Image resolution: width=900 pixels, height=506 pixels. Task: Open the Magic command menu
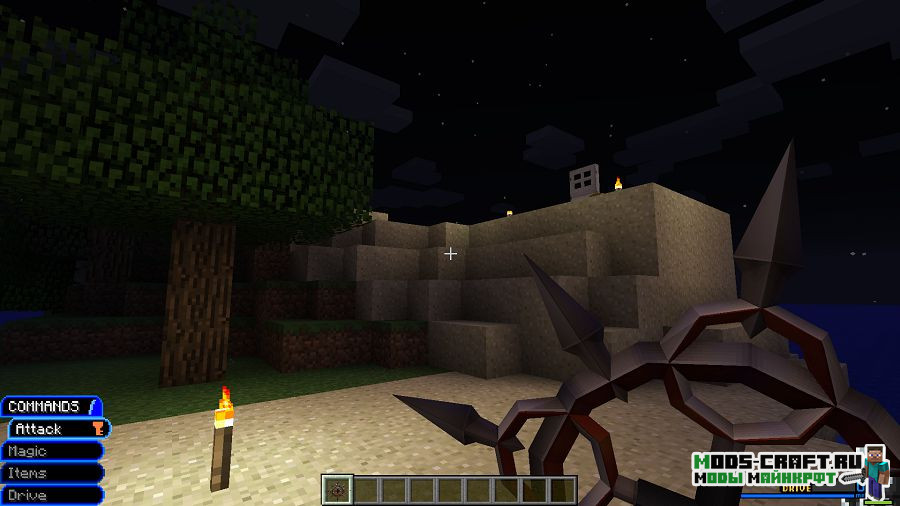[52, 451]
